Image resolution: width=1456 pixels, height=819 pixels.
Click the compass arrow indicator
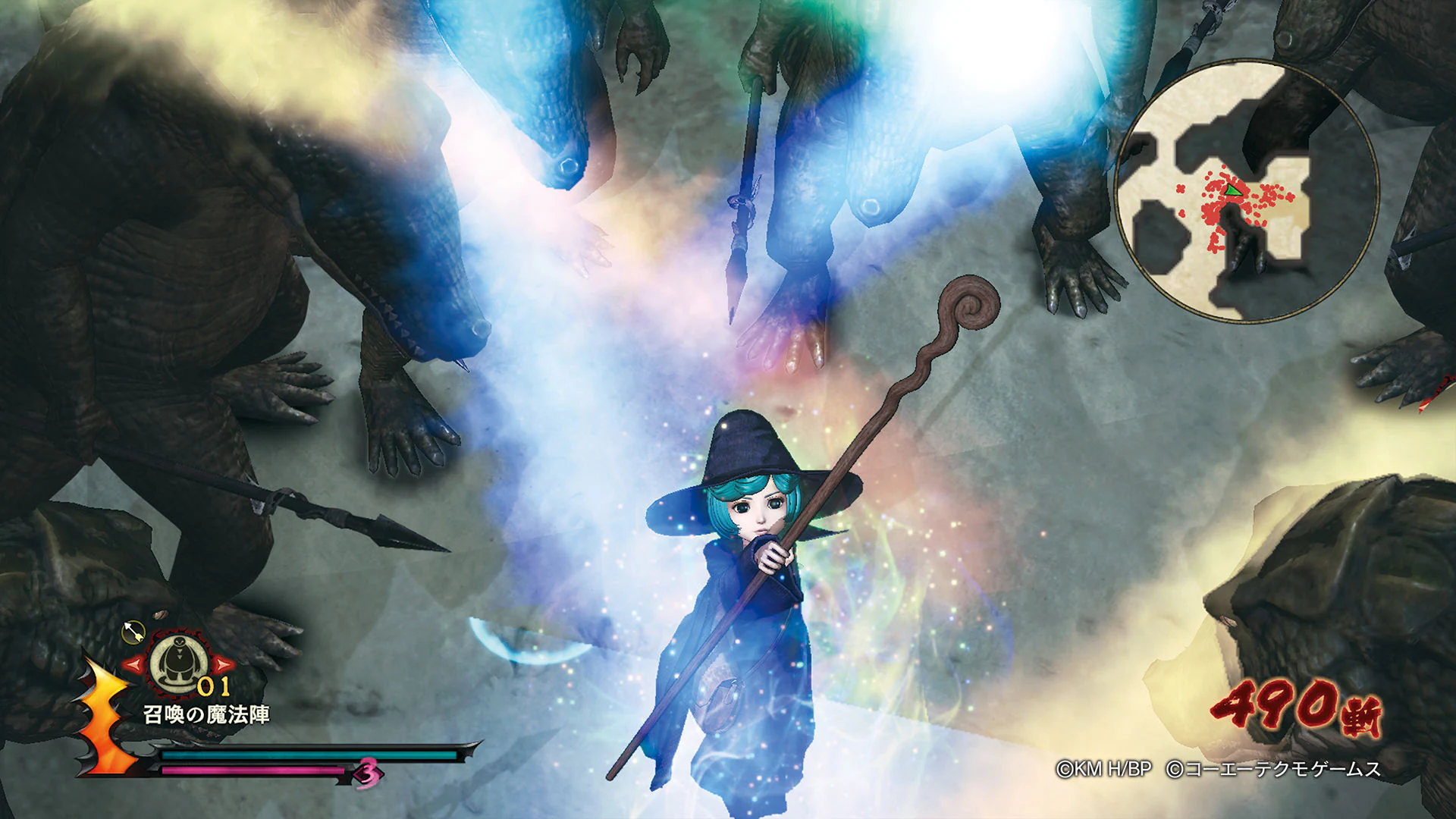point(133,632)
